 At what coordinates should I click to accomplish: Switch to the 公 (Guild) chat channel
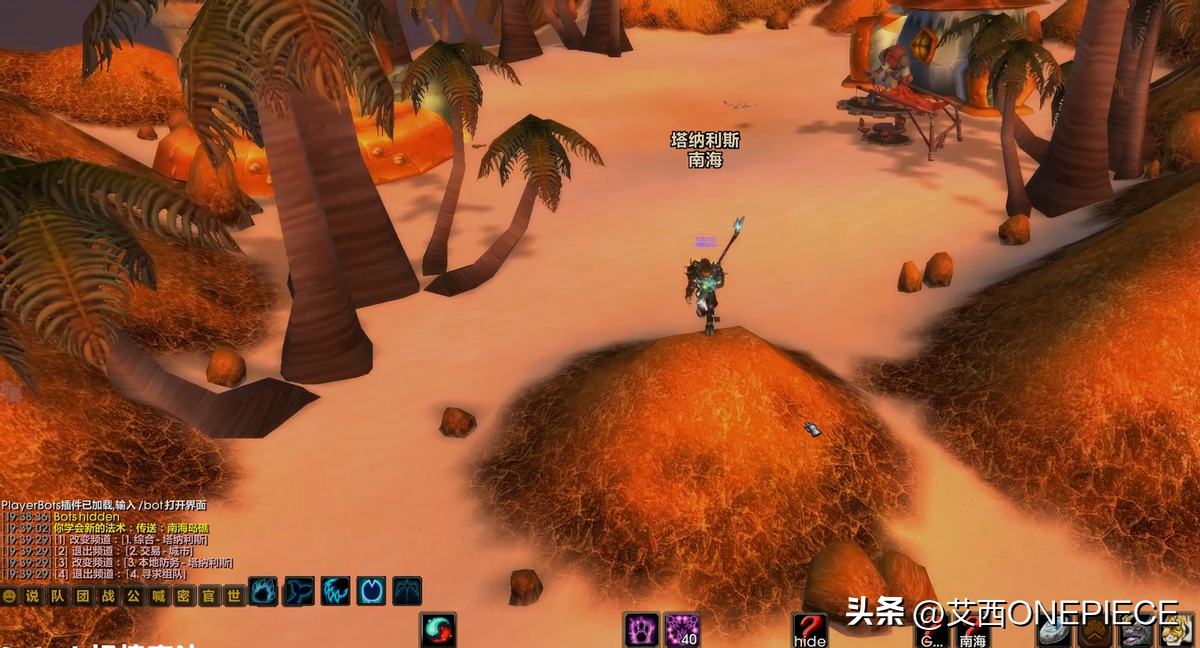point(133,596)
